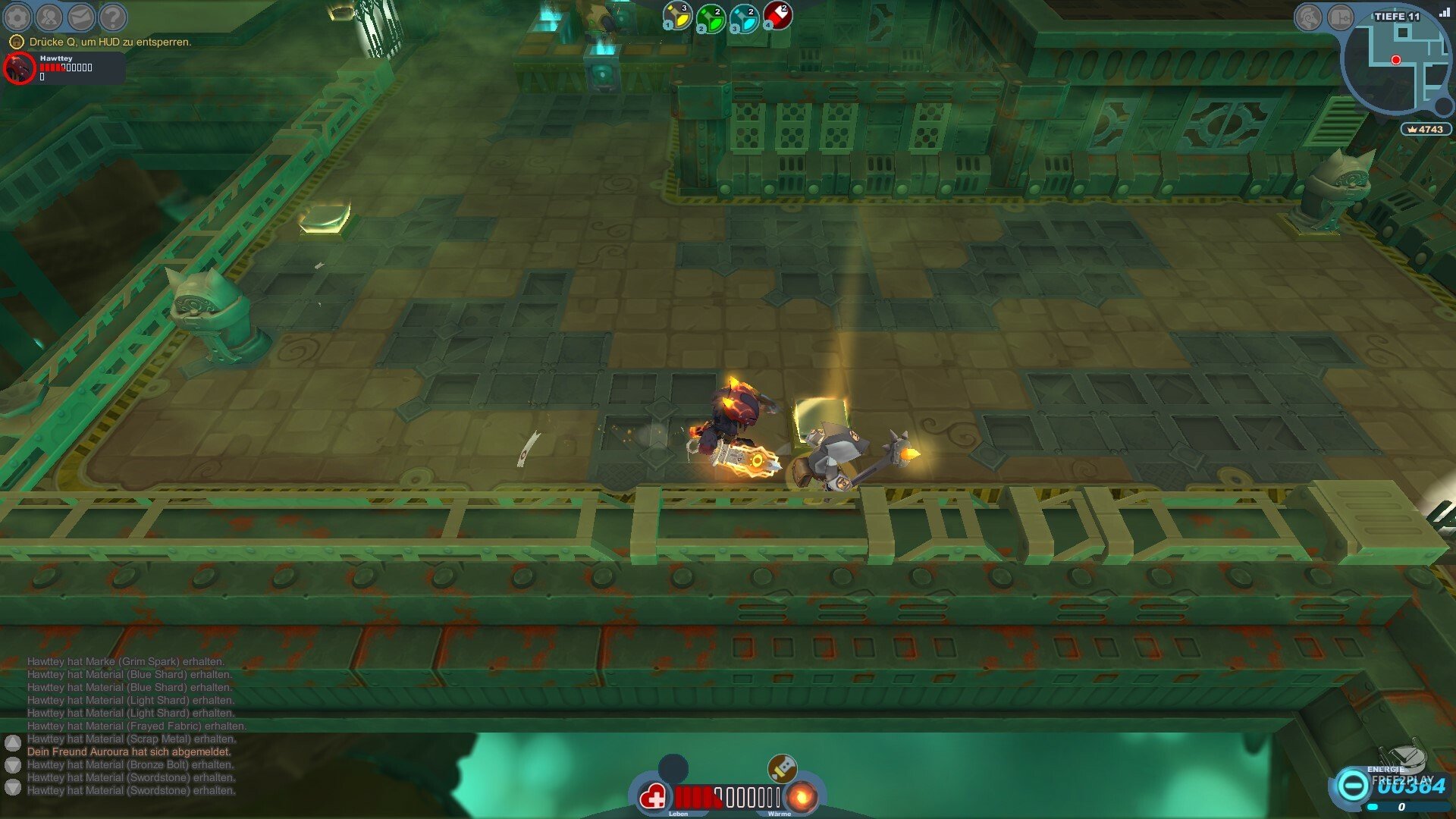1456x819 pixels.
Task: Use the green vial in slot 2
Action: (711, 18)
